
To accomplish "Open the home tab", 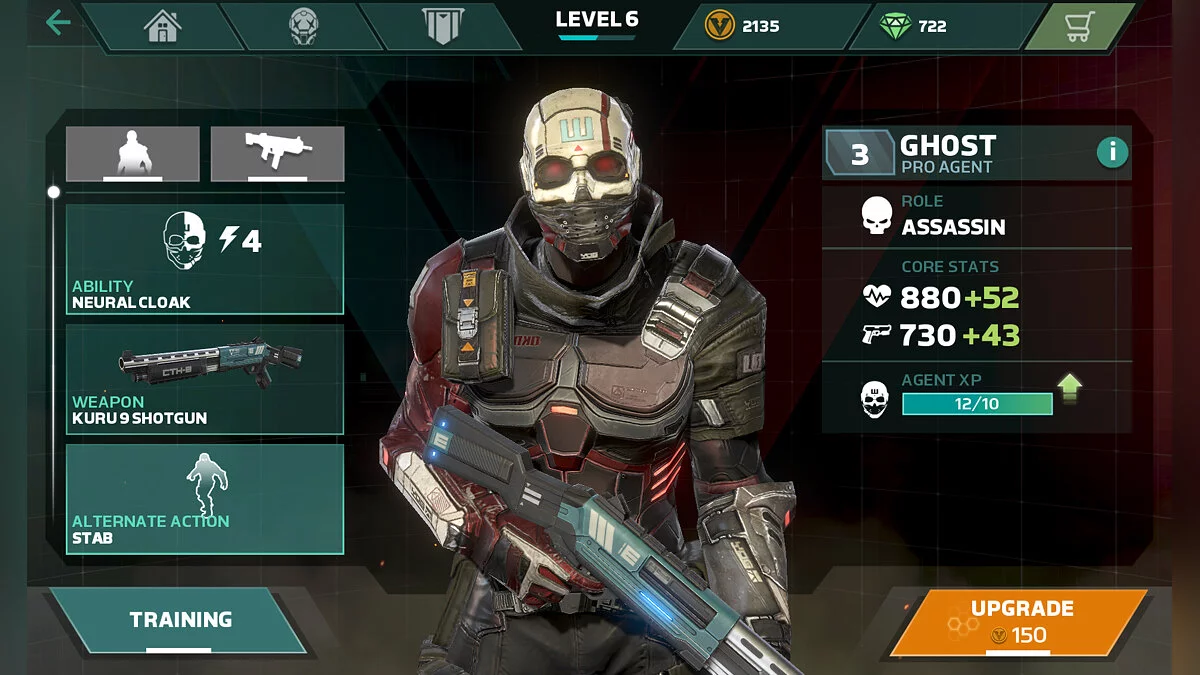I will click(162, 26).
